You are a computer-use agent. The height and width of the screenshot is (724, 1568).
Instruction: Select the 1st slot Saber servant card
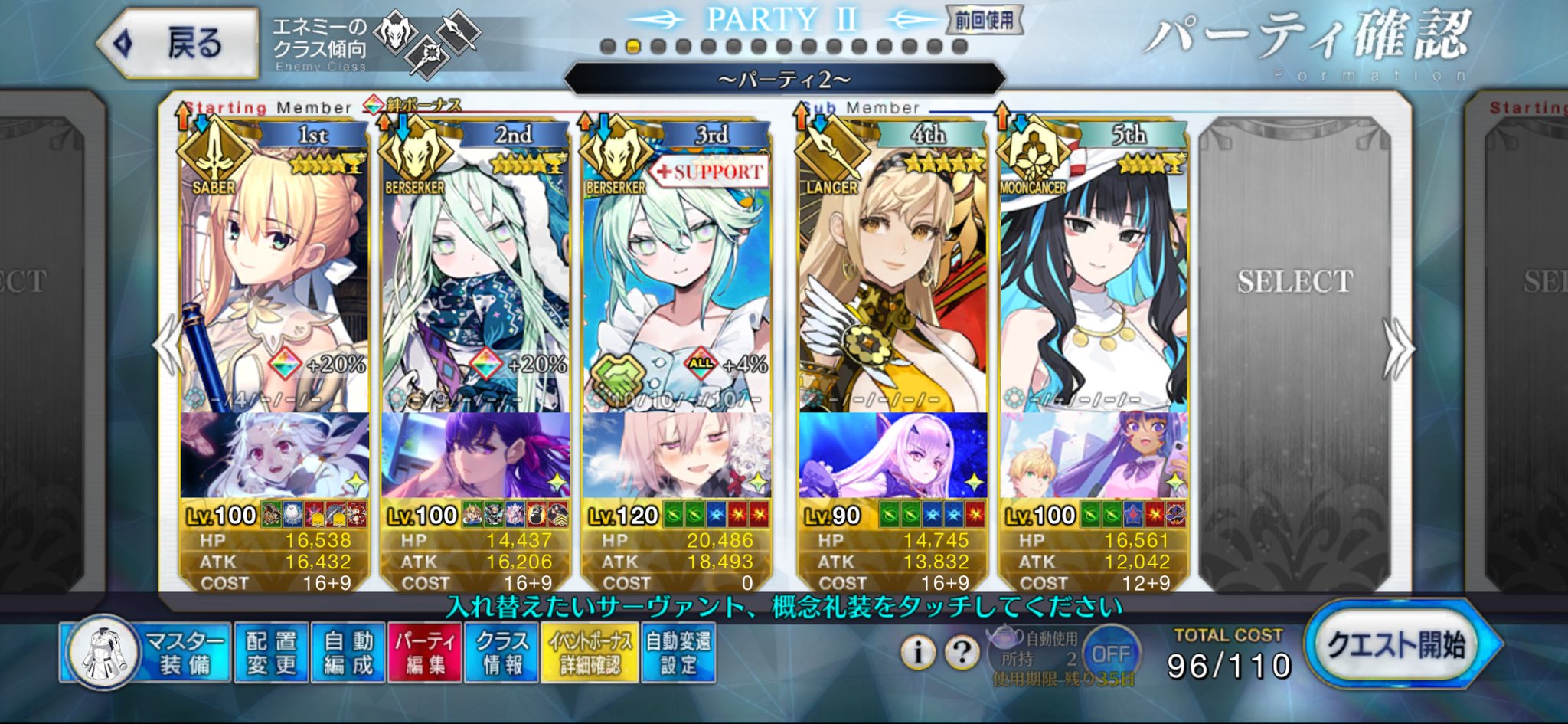tap(274, 276)
